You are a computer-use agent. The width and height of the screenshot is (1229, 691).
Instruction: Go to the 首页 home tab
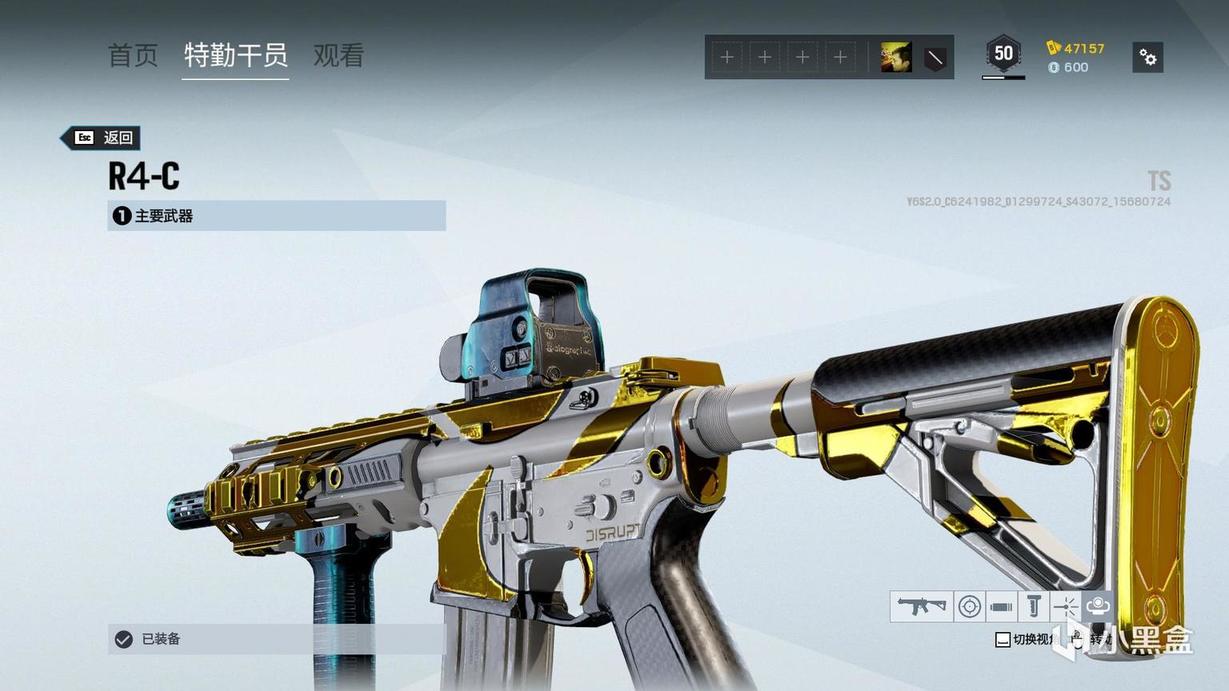pyautogui.click(x=133, y=56)
